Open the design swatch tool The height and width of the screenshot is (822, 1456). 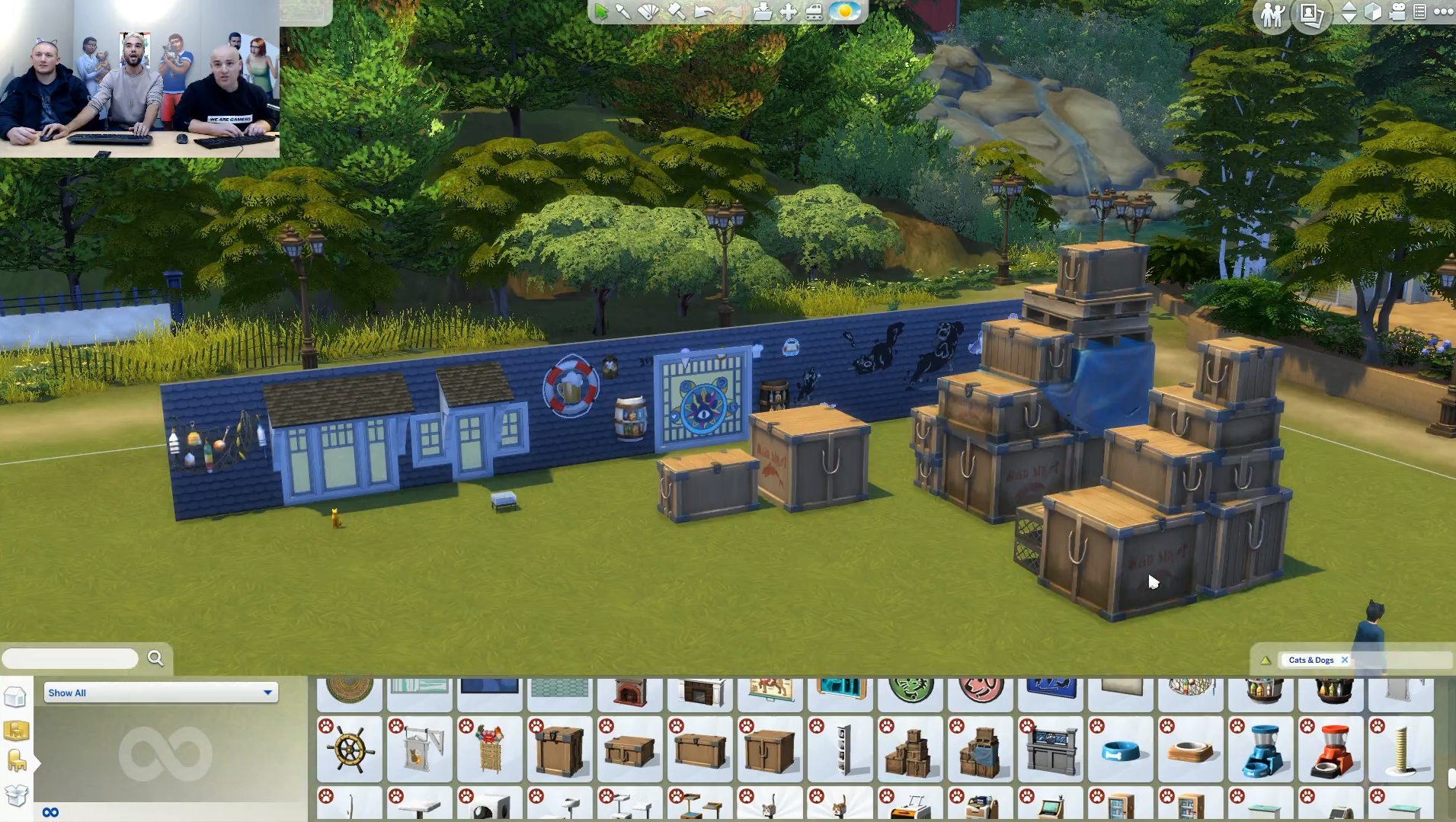tap(648, 11)
